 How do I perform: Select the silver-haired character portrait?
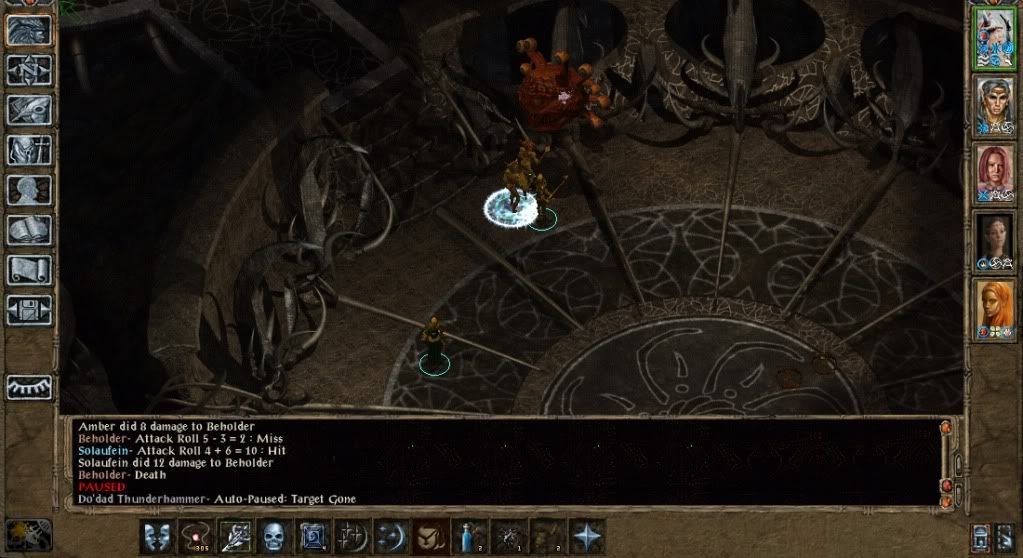pos(994,105)
